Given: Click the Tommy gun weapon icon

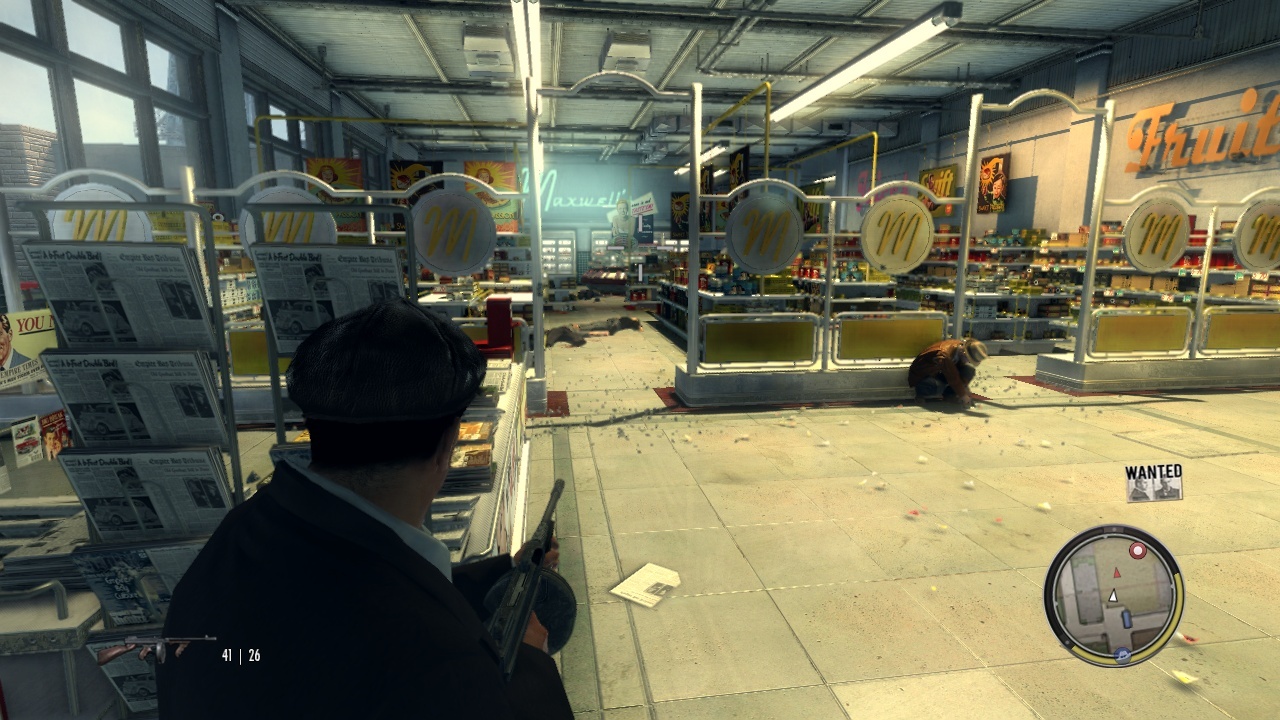Looking at the screenshot, I should pos(160,648).
